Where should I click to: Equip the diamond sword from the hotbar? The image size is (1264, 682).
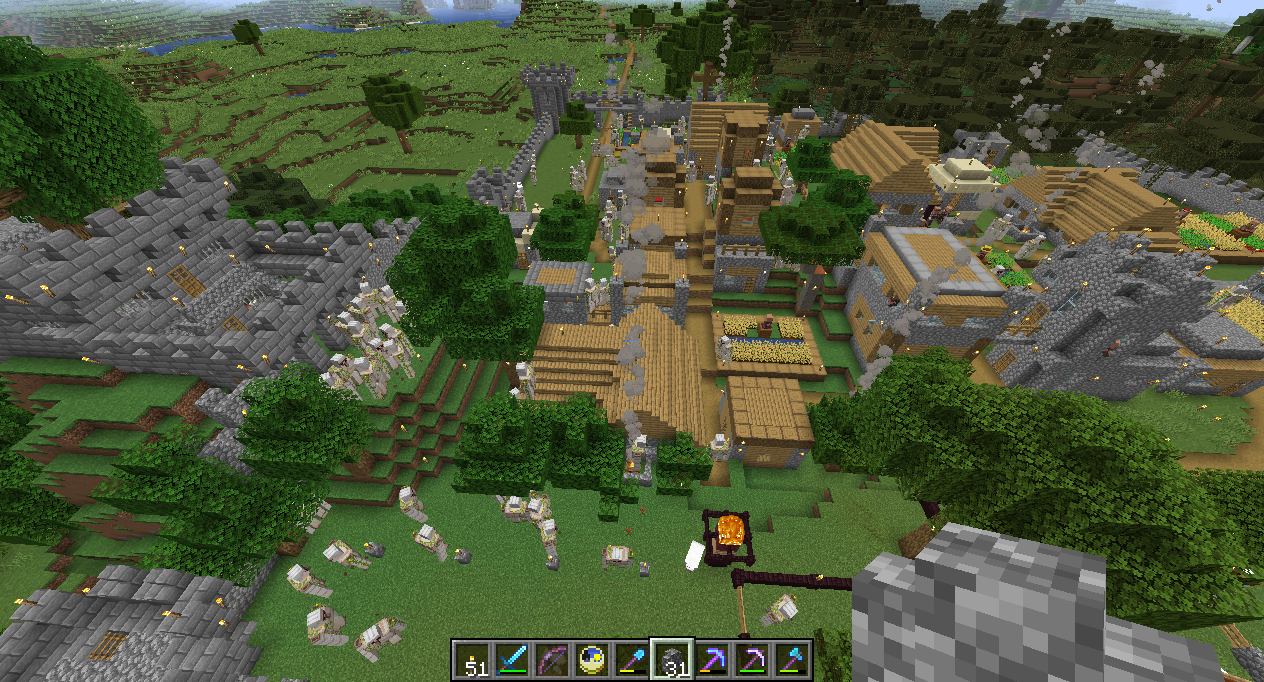click(x=512, y=660)
